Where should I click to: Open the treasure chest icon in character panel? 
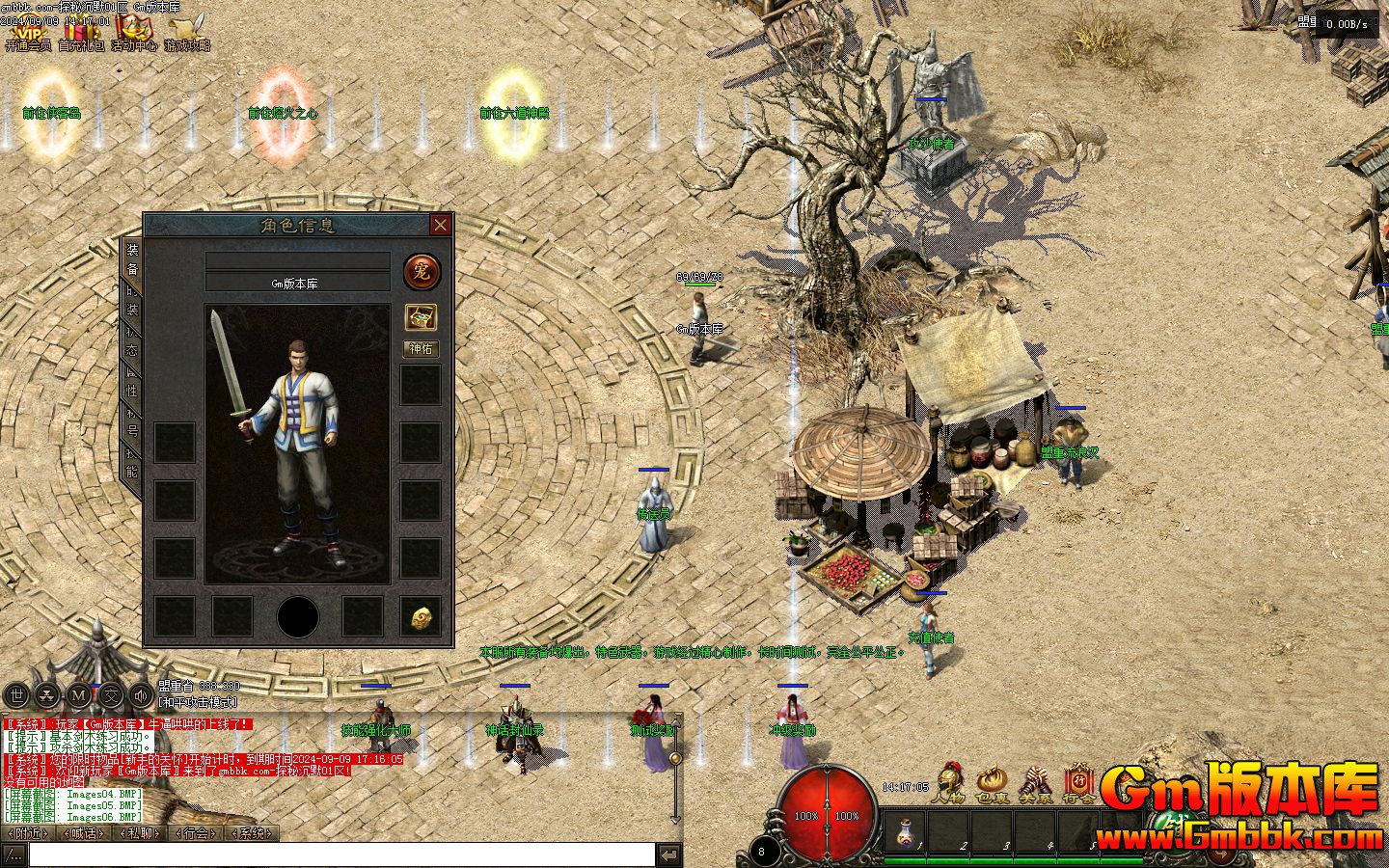tap(421, 316)
